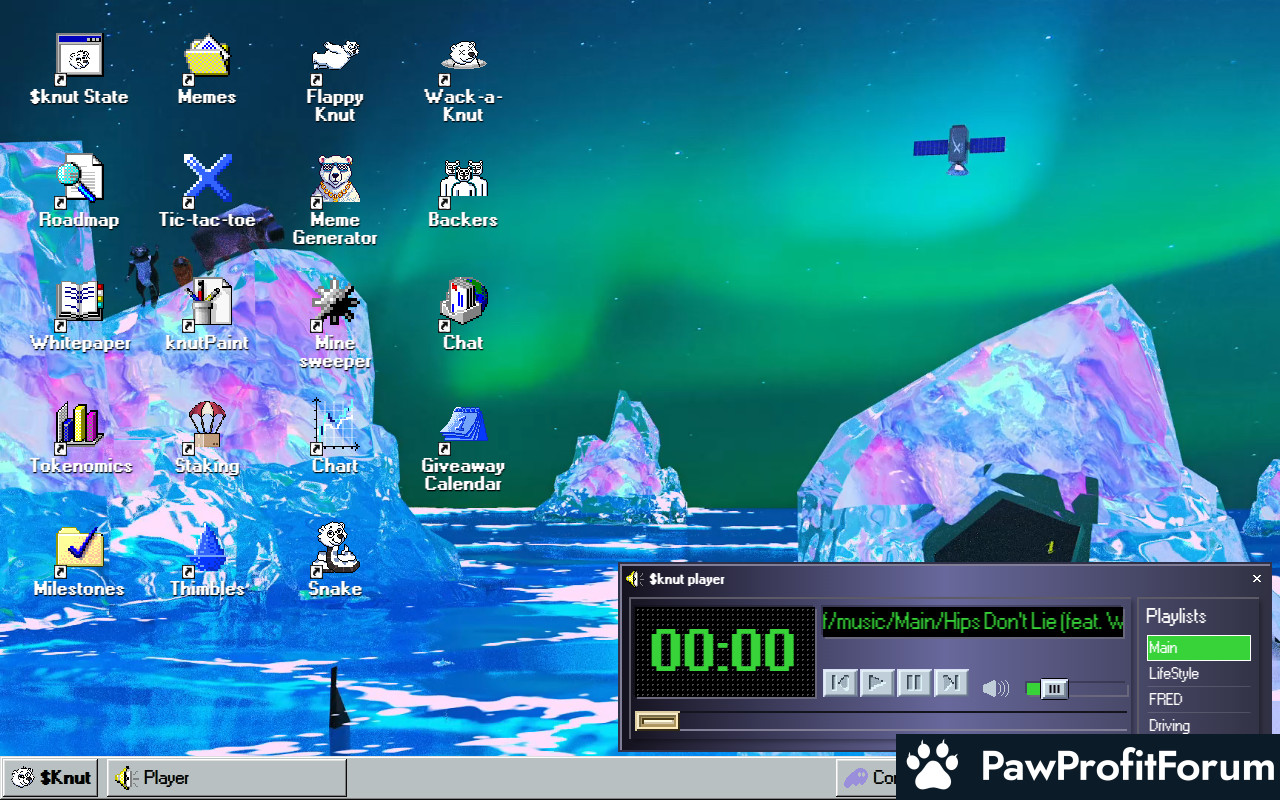Pause the music player
The height and width of the screenshot is (800, 1280).
coord(914,683)
